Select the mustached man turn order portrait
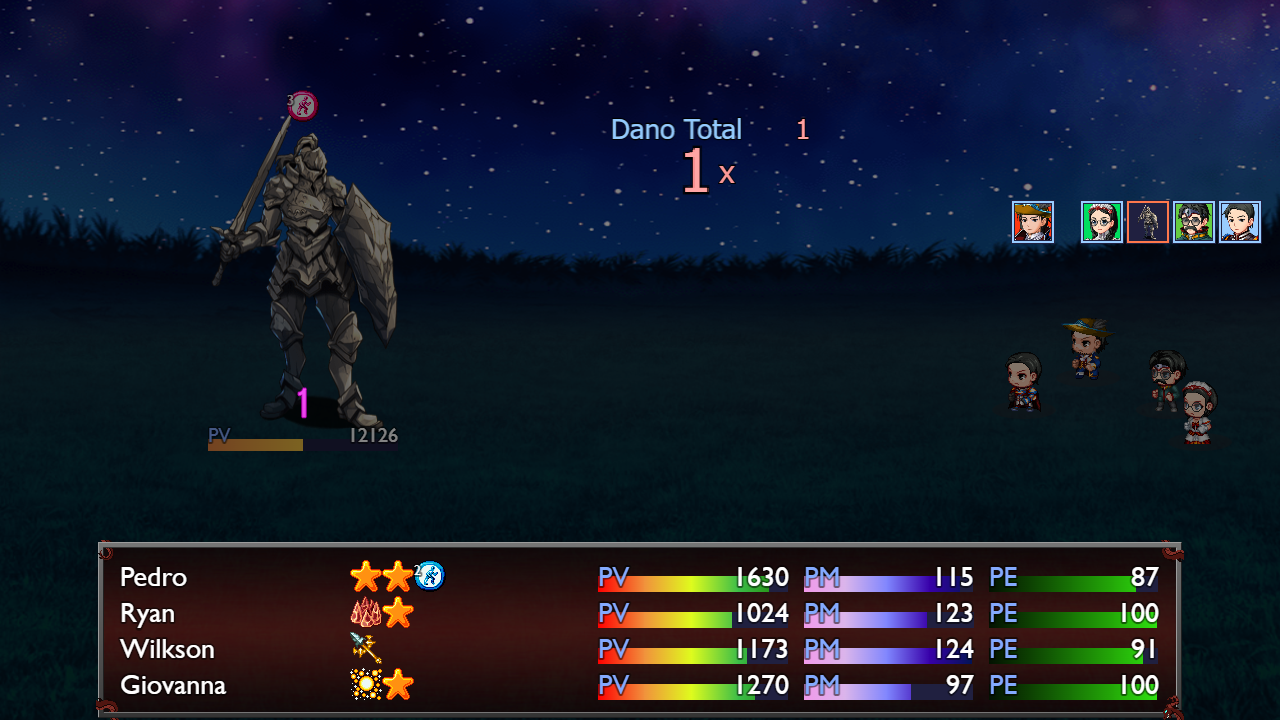1280x720 pixels. pos(1193,222)
